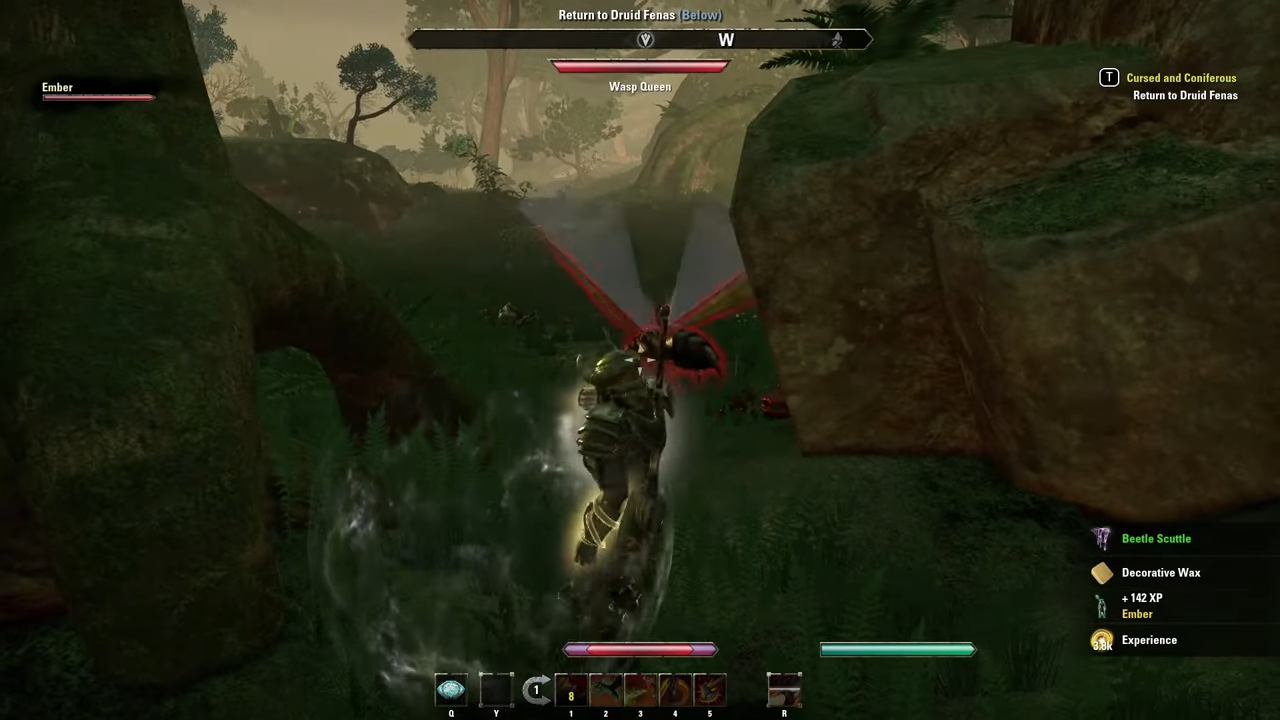
Task: Click the Ember companion XP icon
Action: click(x=1101, y=606)
